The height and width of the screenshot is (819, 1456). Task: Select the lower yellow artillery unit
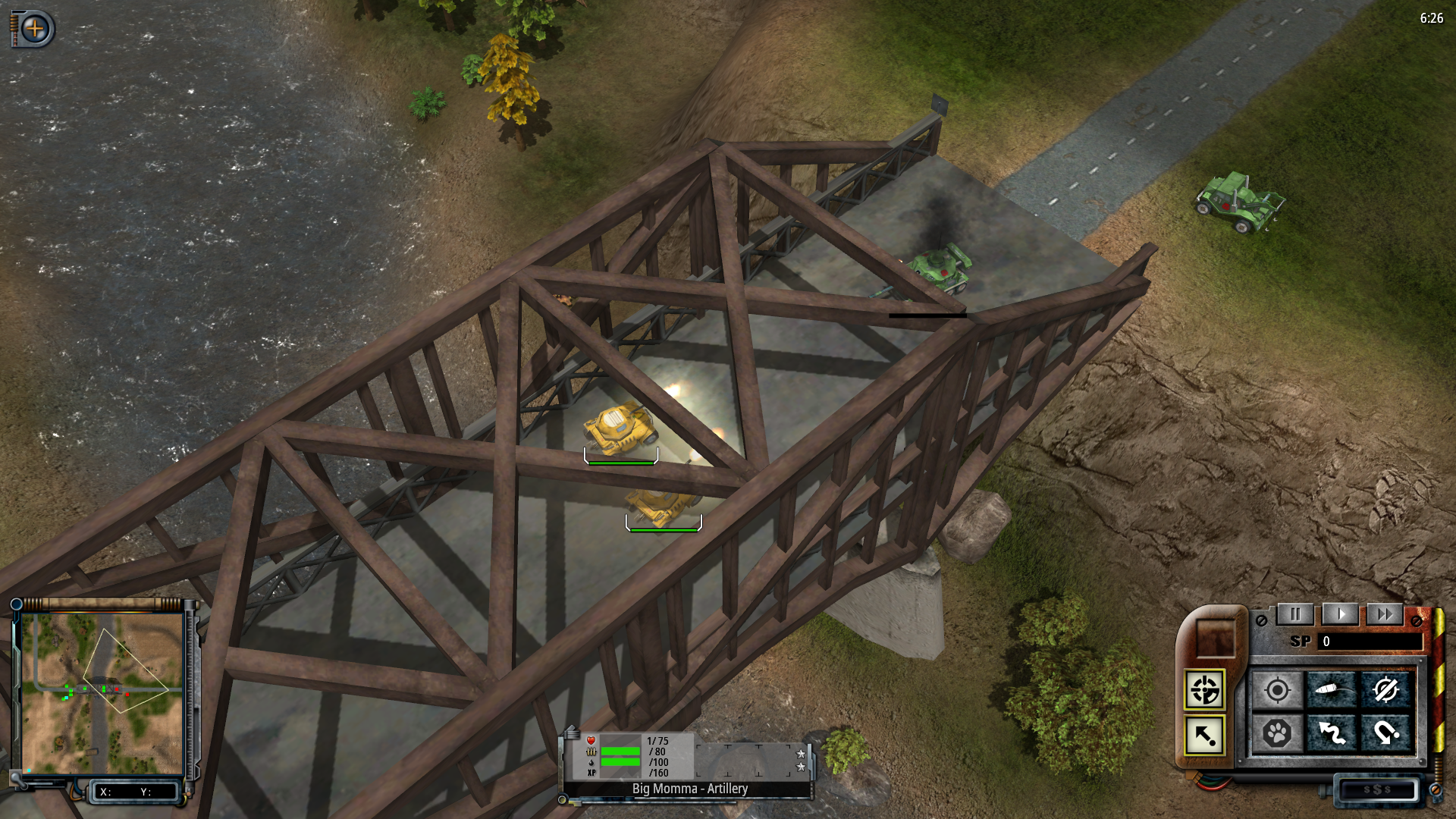pyautogui.click(x=661, y=506)
